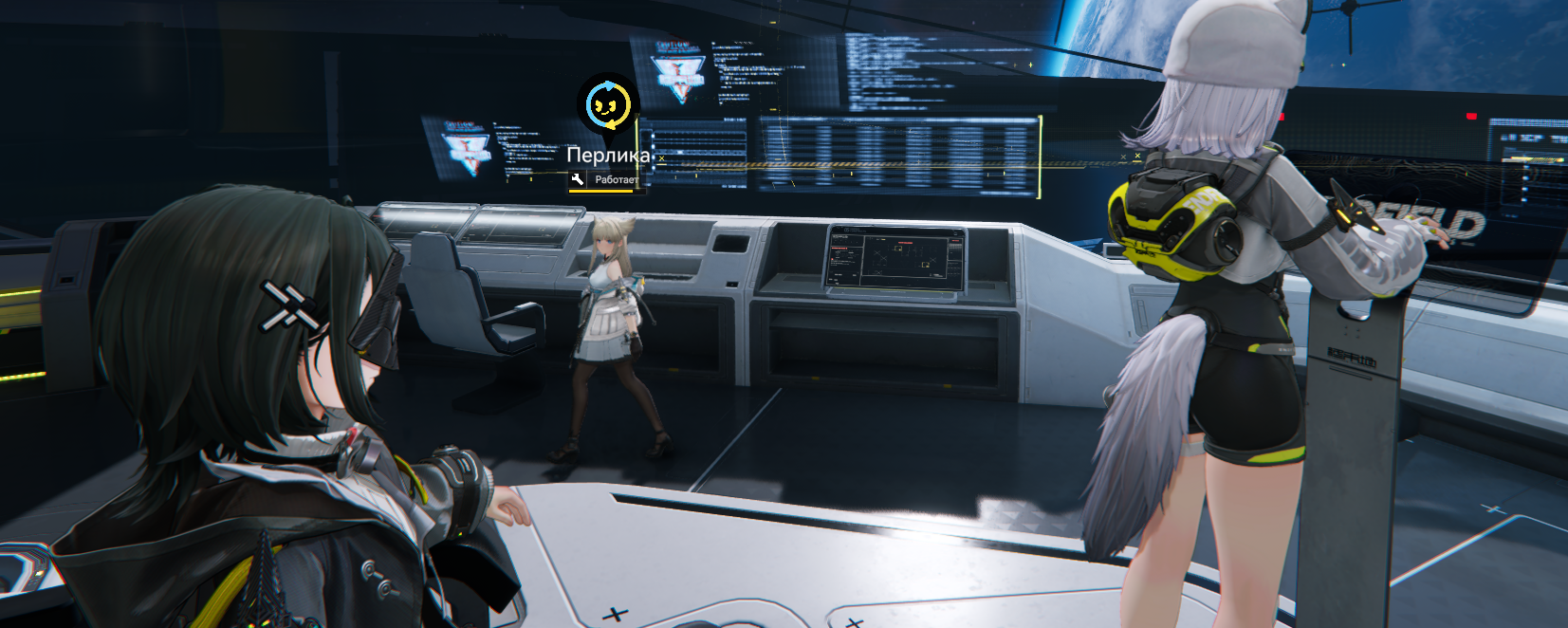Click the smiley bubble icon above Перлика
This screenshot has width=1568, height=628.
pyautogui.click(x=607, y=104)
